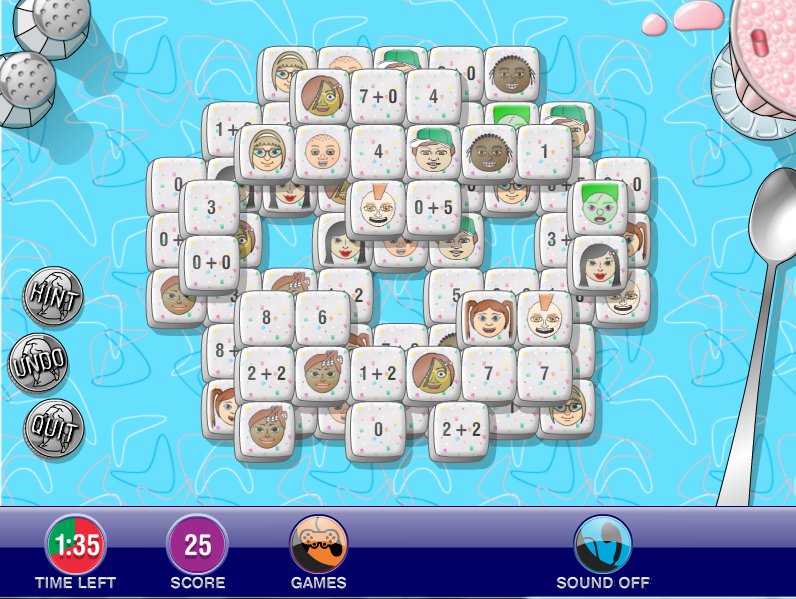Select the "1 + 2" tile
The width and height of the screenshot is (796, 599).
pos(378,374)
